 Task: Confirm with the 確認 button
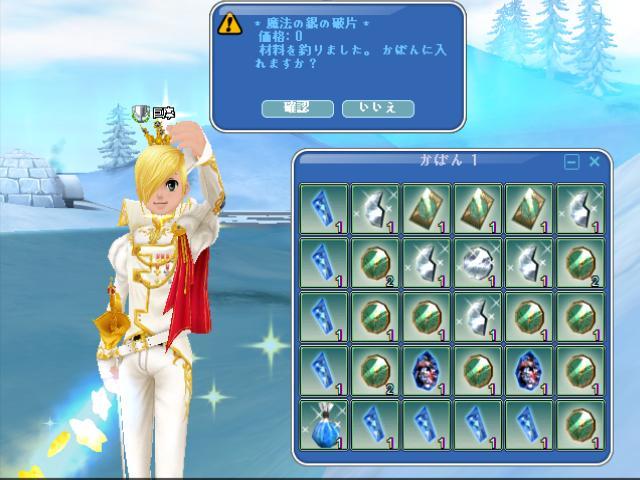(297, 108)
